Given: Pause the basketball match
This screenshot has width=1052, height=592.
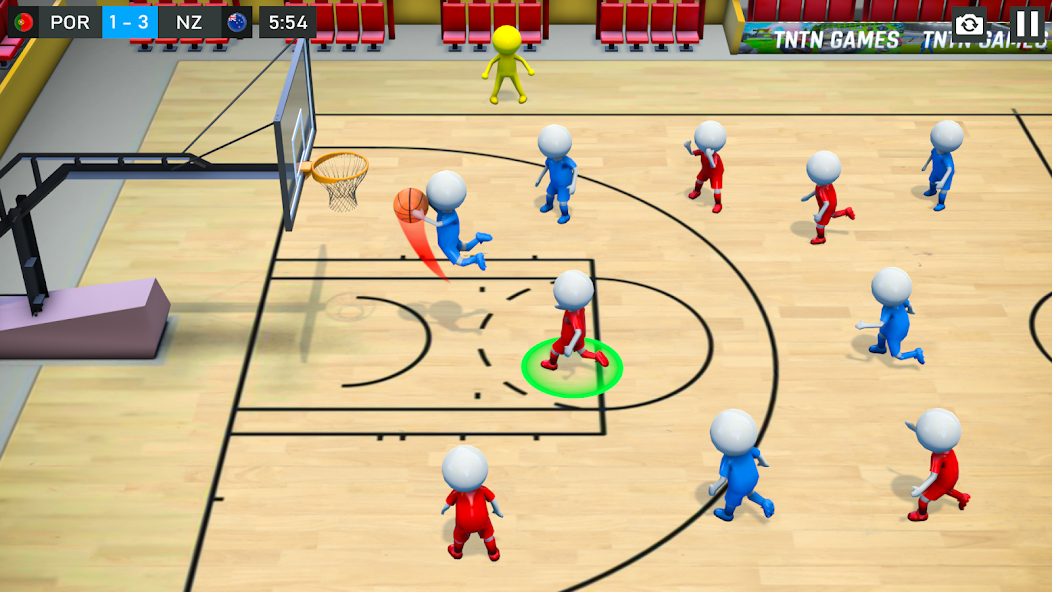Looking at the screenshot, I should 1027,23.
